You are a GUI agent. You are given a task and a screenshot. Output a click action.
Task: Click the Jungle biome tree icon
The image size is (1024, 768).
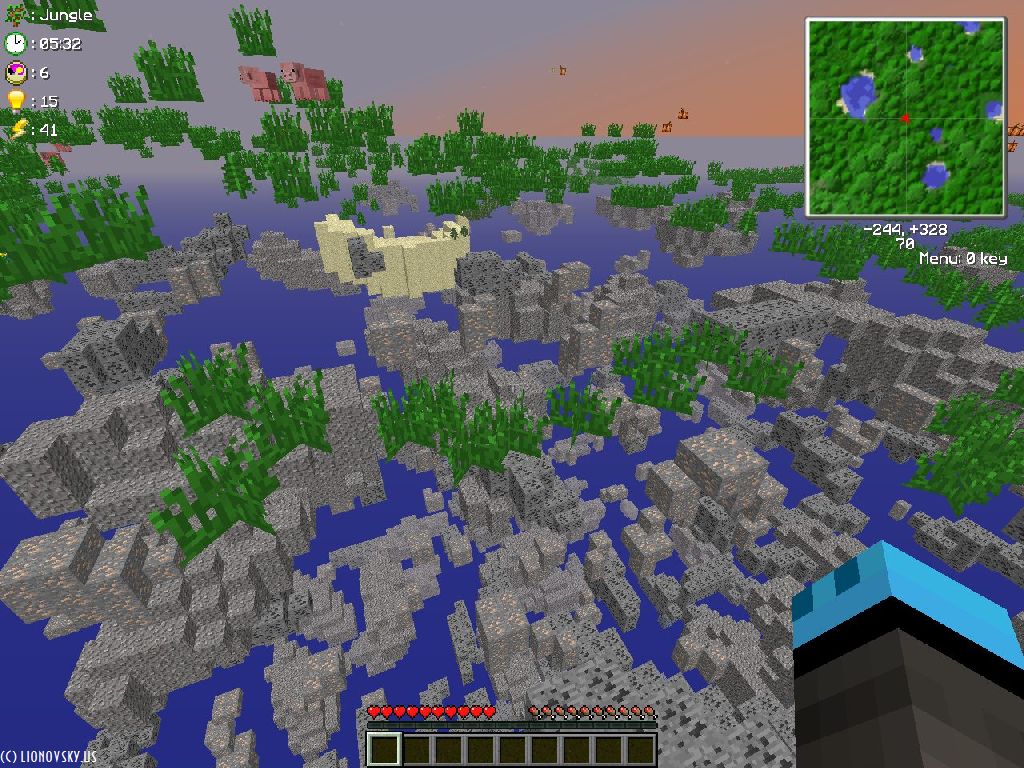pyautogui.click(x=14, y=15)
